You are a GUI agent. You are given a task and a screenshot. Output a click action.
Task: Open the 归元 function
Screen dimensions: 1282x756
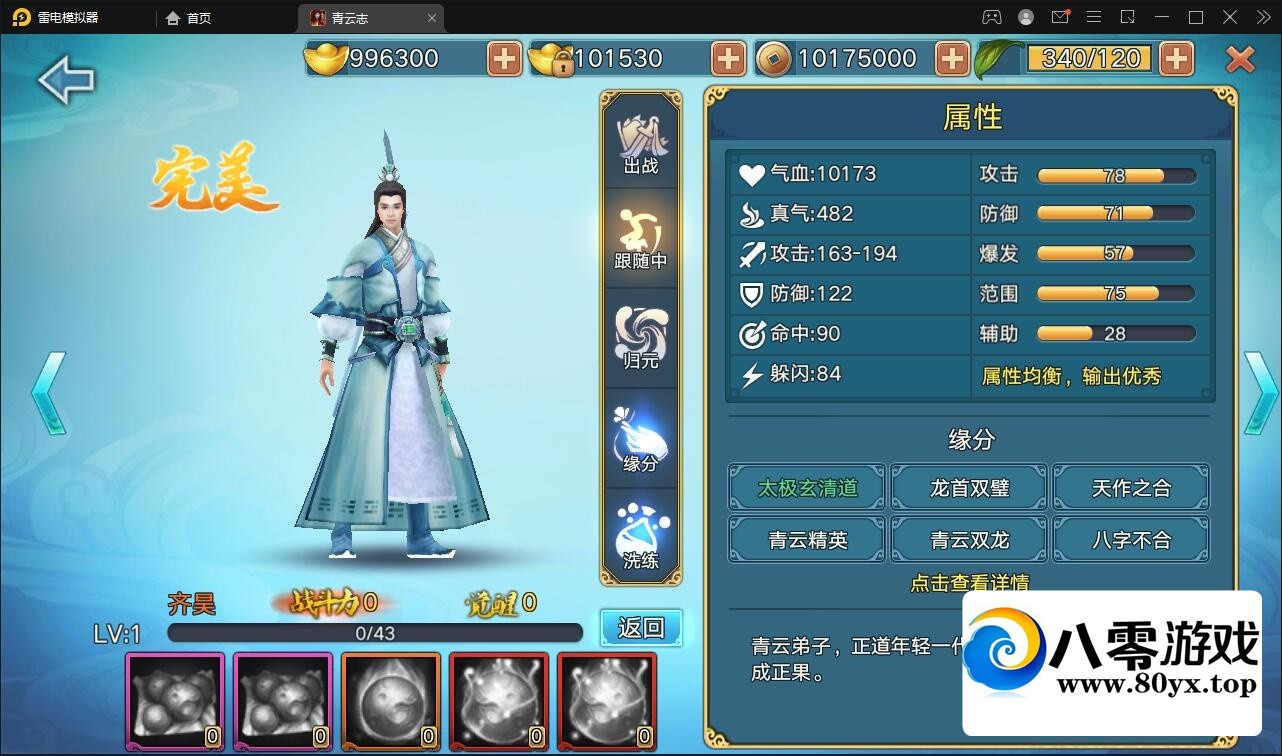coord(641,339)
